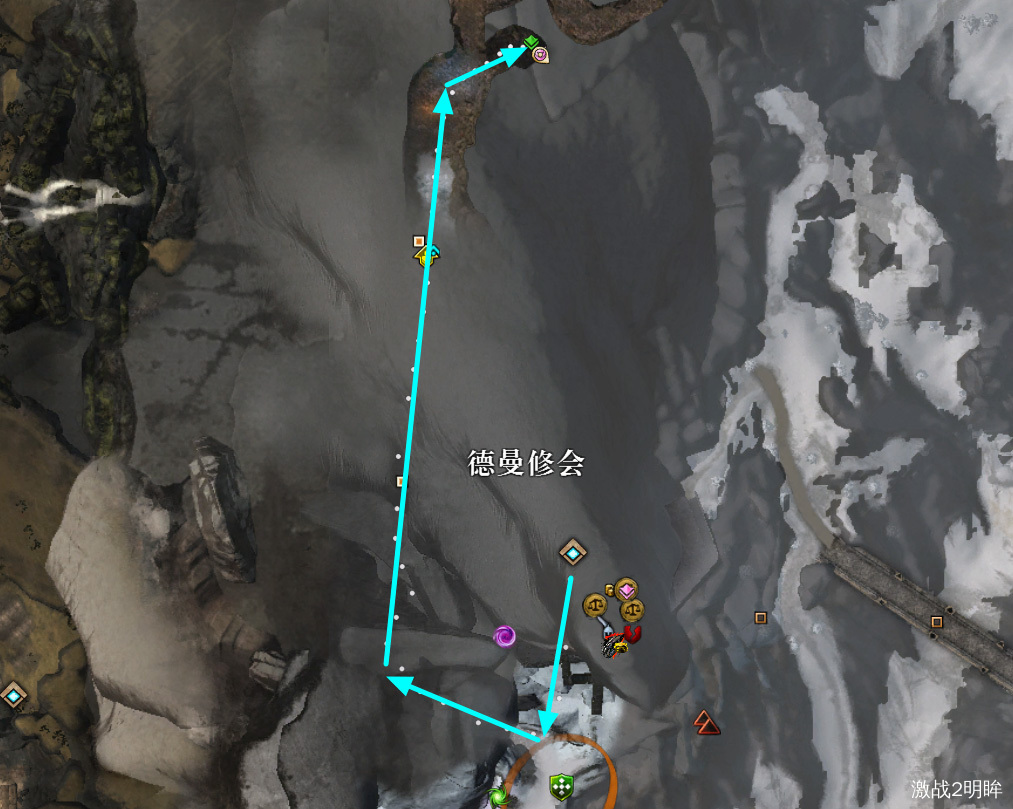Screen dimensions: 1013x809
Task: Click the purple swirl portal marker
Action: [505, 635]
